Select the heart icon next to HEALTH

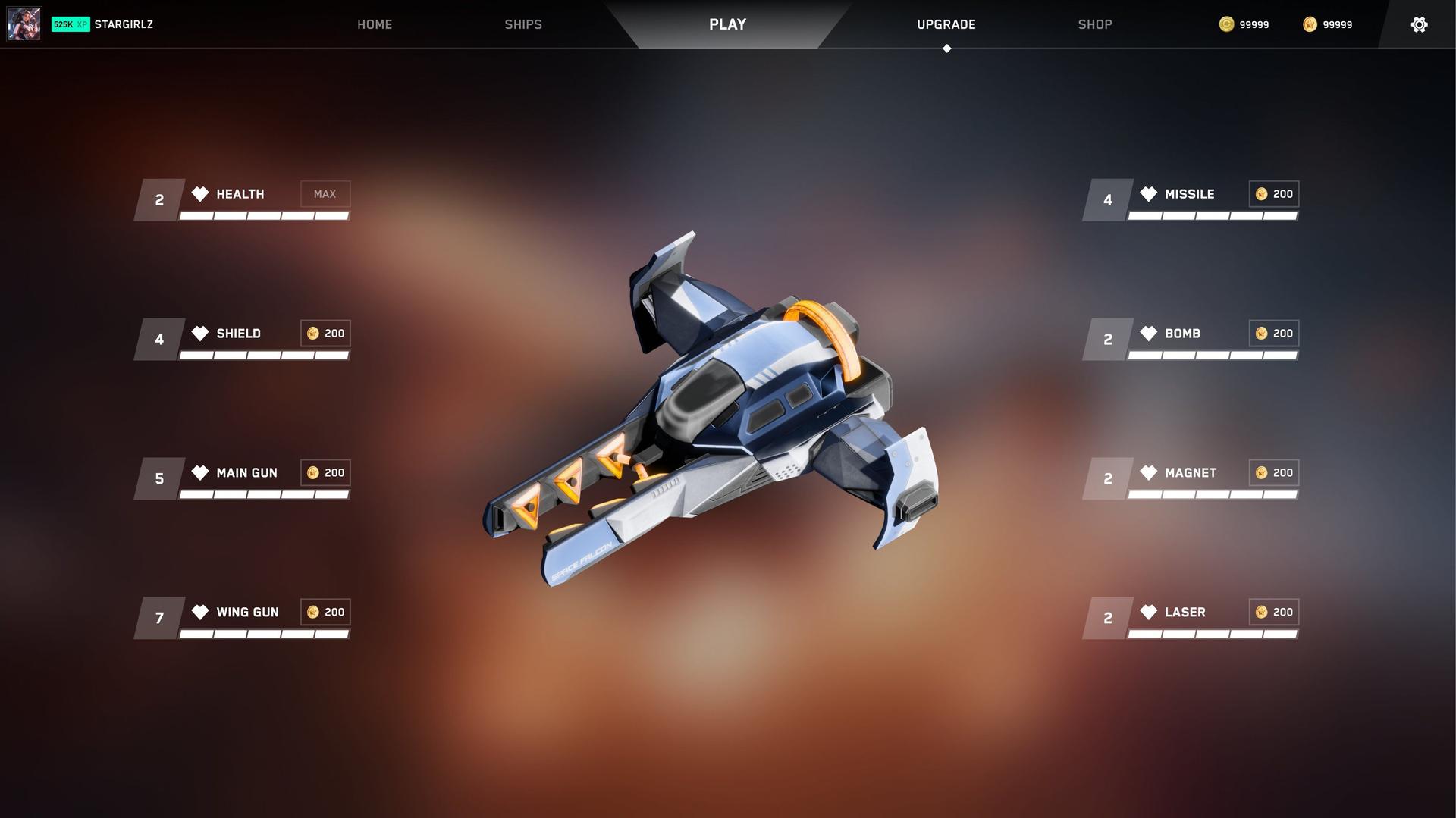pos(199,193)
